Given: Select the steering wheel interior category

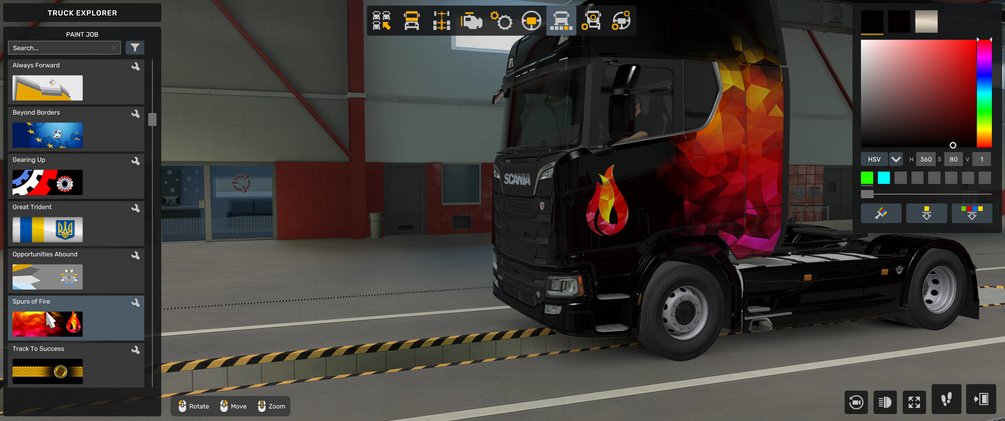Looking at the screenshot, I should click(x=531, y=21).
